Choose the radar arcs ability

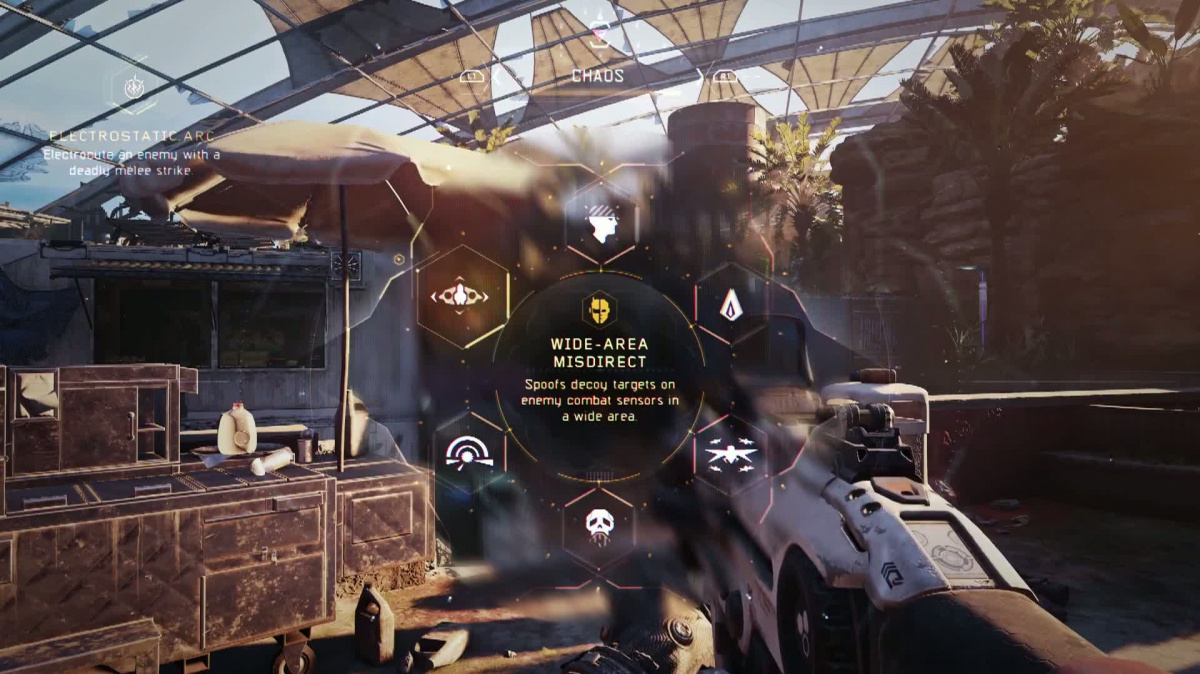(469, 455)
